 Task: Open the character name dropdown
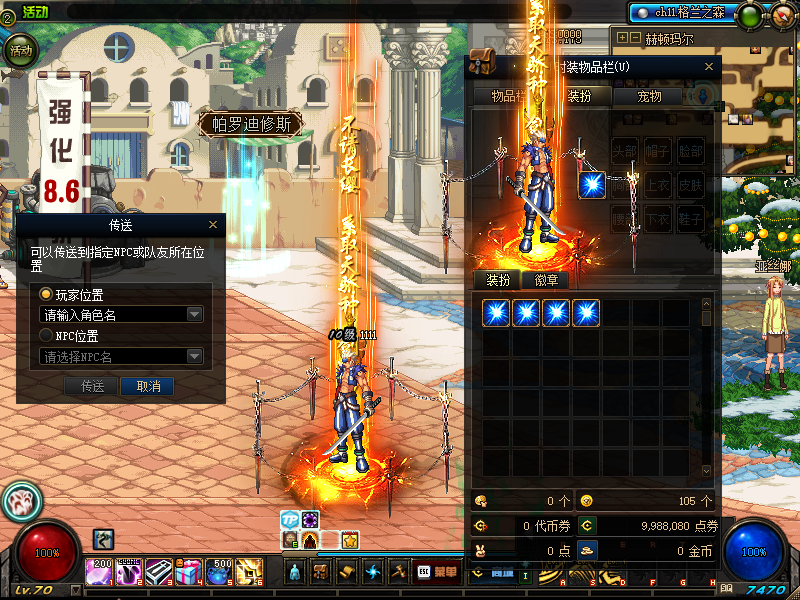point(195,315)
